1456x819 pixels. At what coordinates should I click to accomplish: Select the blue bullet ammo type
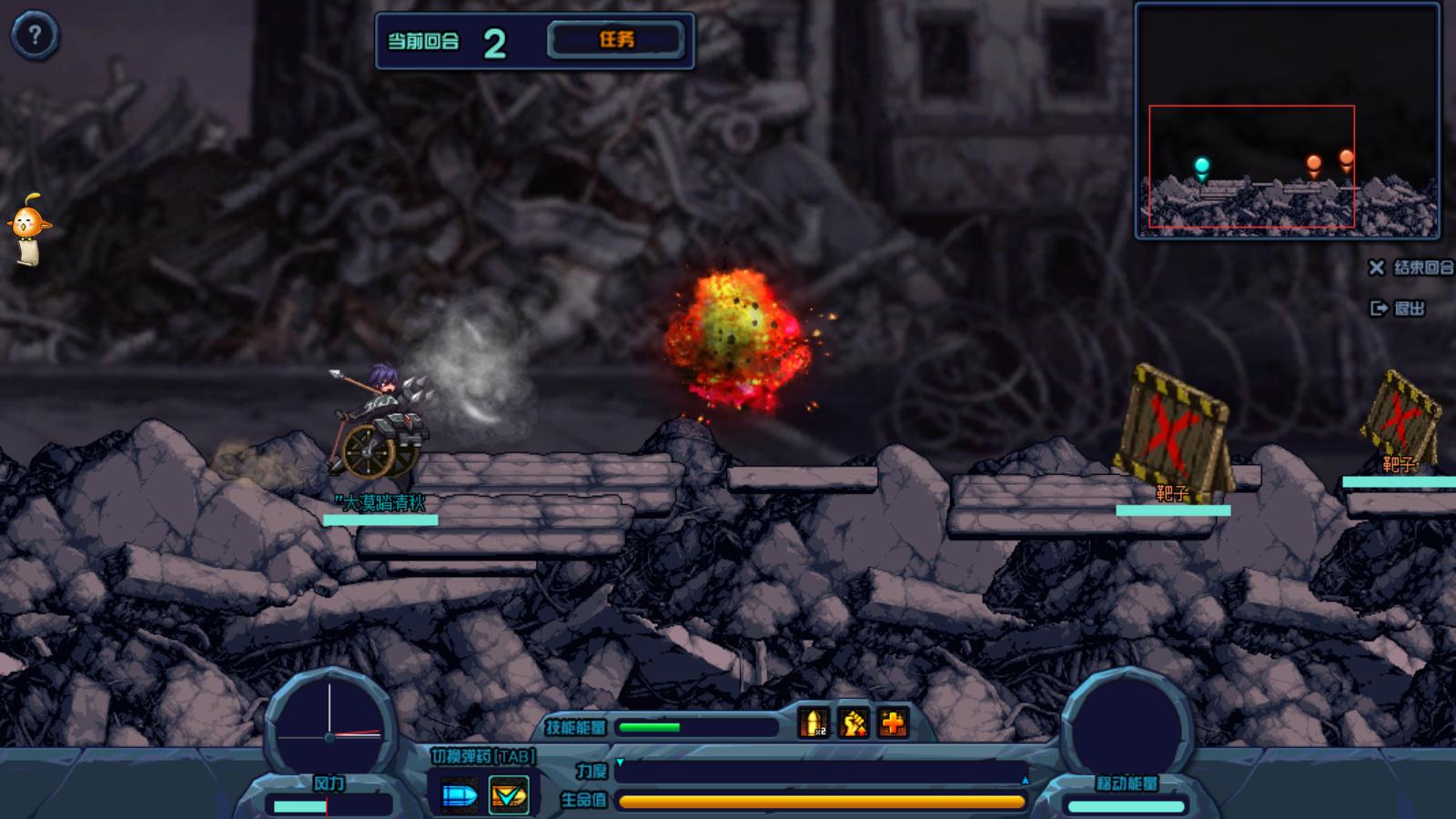[460, 795]
